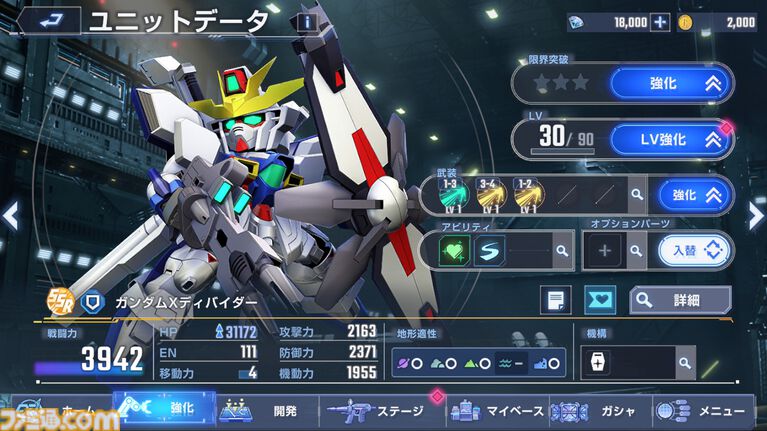Screen dimensions: 767x431
Task: Open the 詳細 details button
Action: (681, 299)
